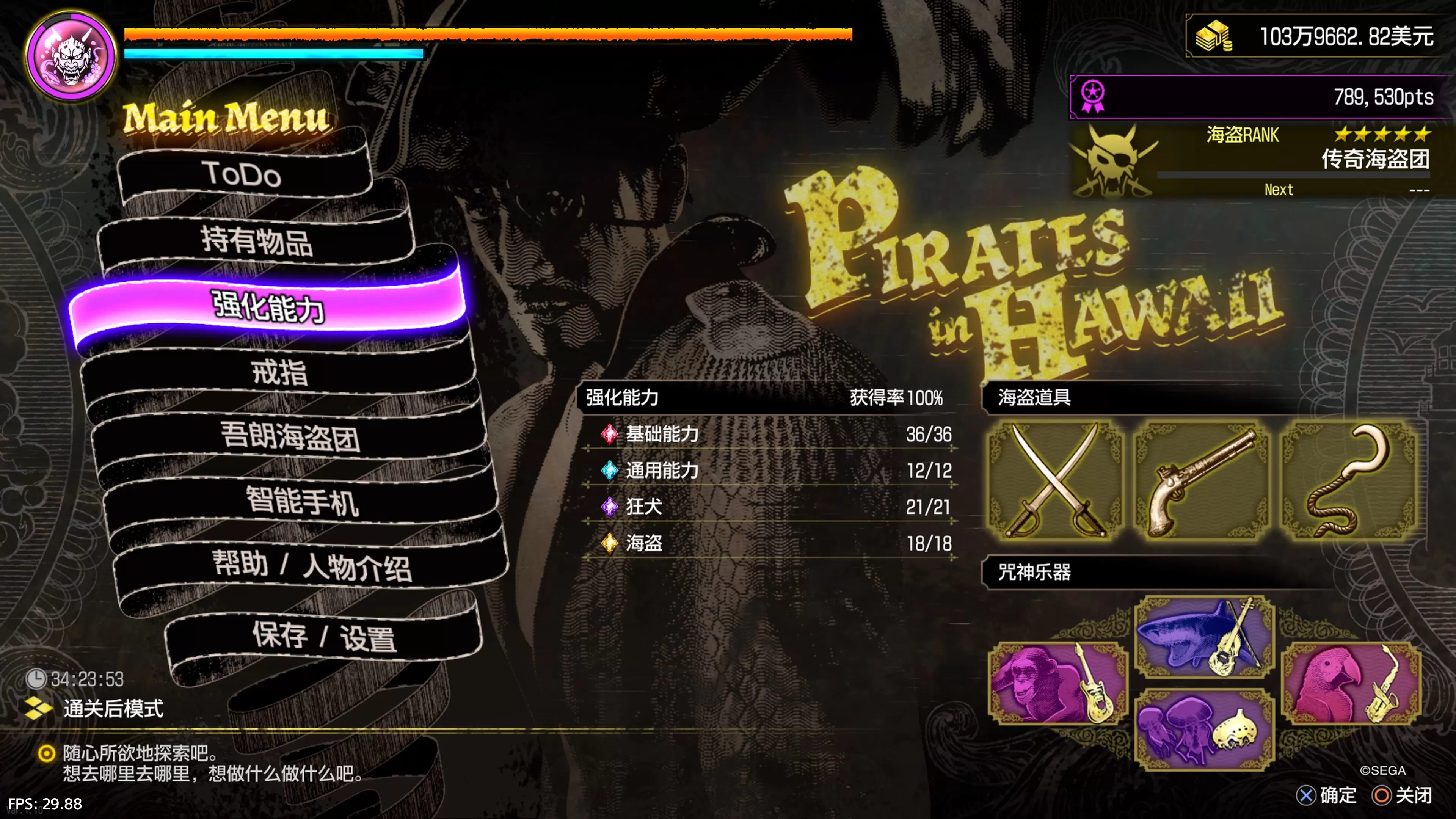The height and width of the screenshot is (819, 1456).
Task: Click the oni mask character emblem
Action: click(72, 55)
